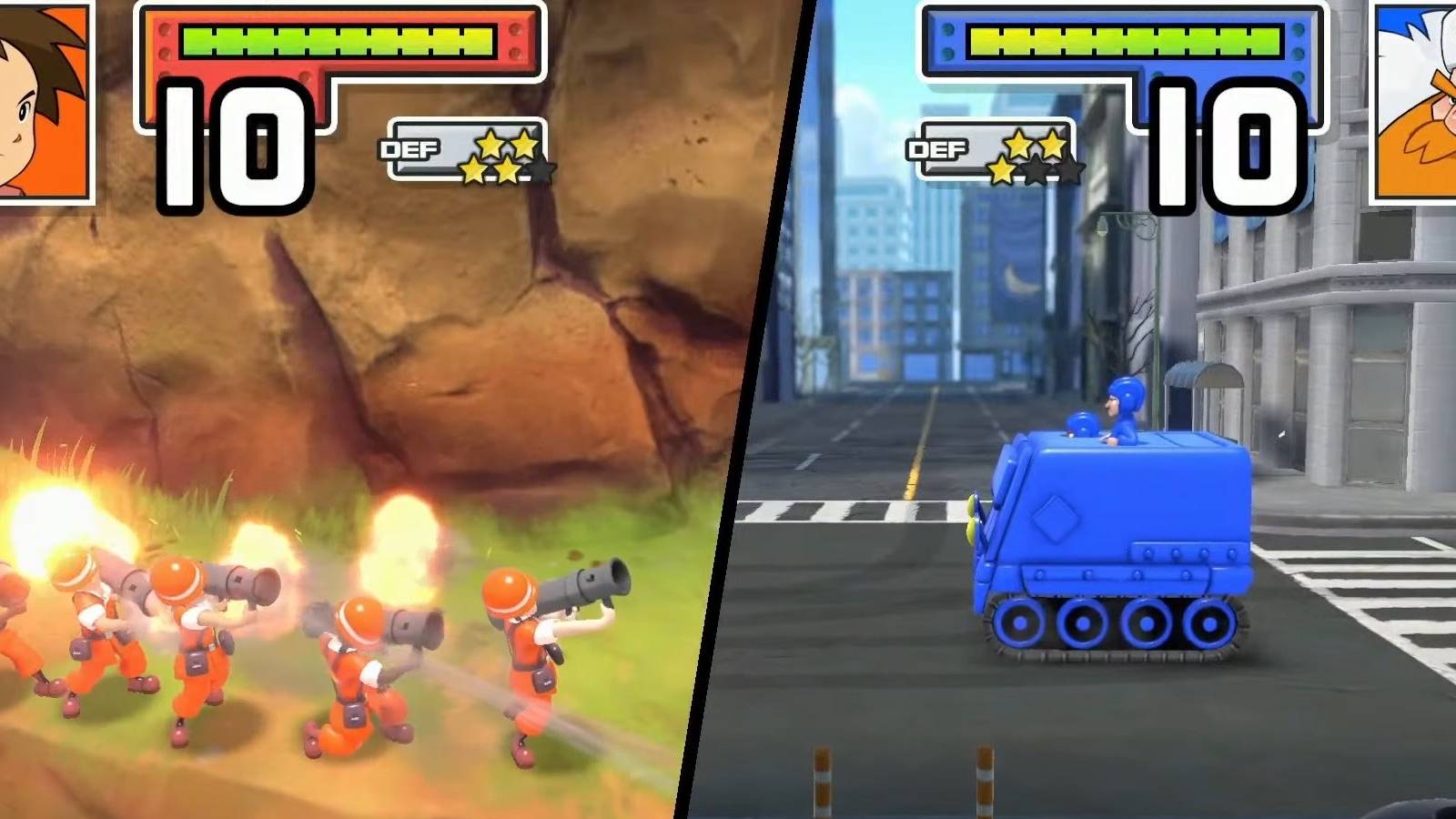1456x819 pixels.
Task: Switch to the blue army's battle view
Action: [1092, 500]
